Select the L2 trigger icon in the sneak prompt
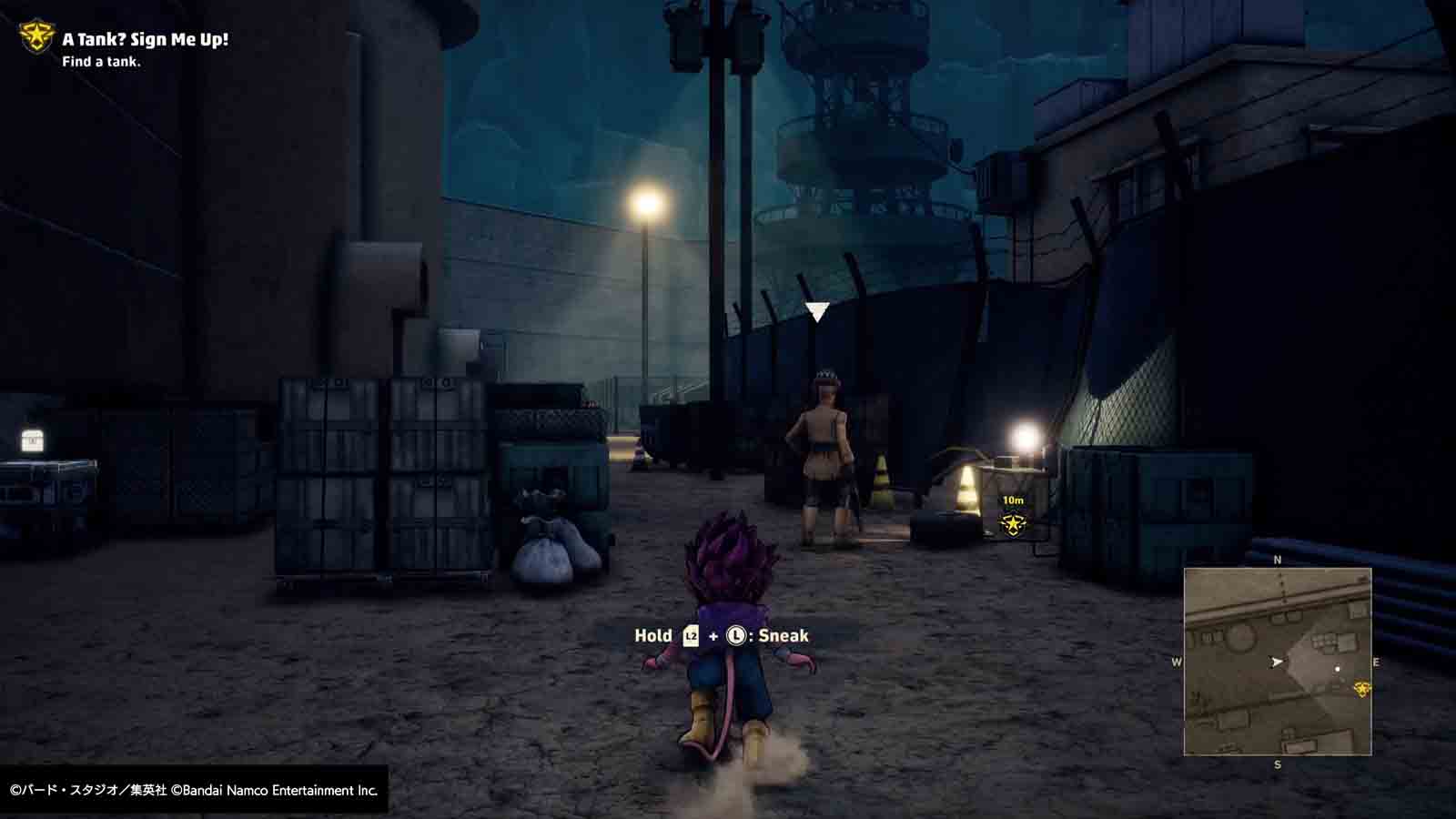This screenshot has height=819, width=1456. coord(691,636)
